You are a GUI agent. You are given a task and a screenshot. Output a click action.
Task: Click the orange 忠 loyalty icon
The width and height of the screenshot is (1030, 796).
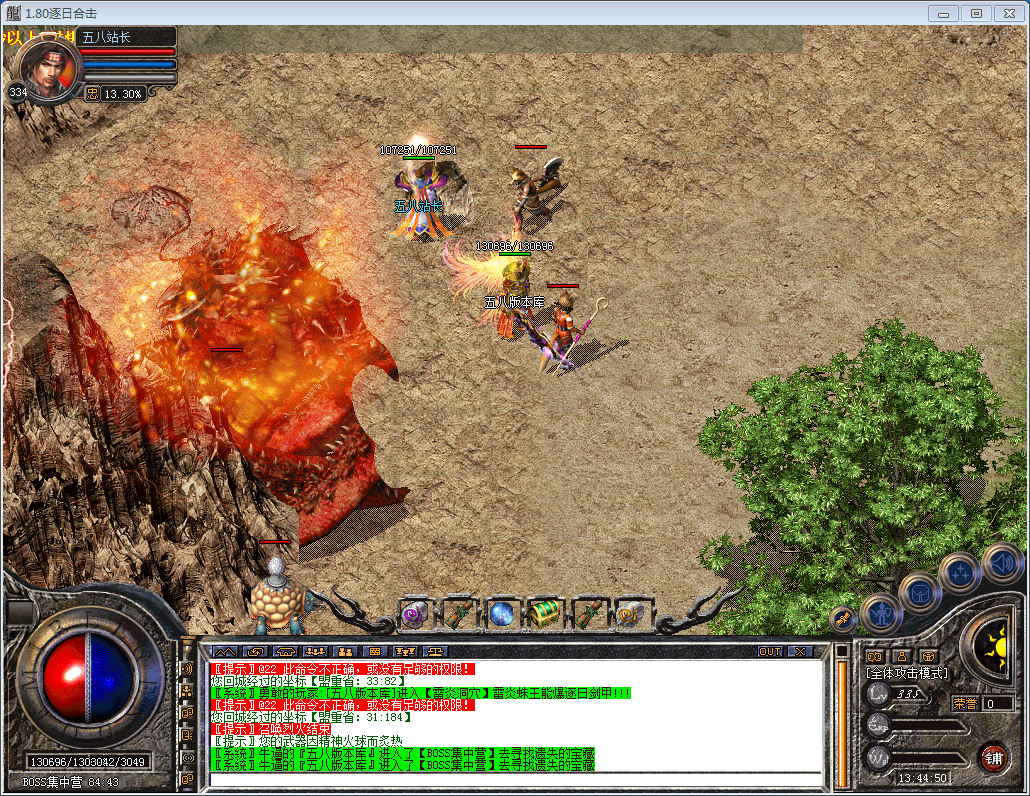pyautogui.click(x=92, y=93)
